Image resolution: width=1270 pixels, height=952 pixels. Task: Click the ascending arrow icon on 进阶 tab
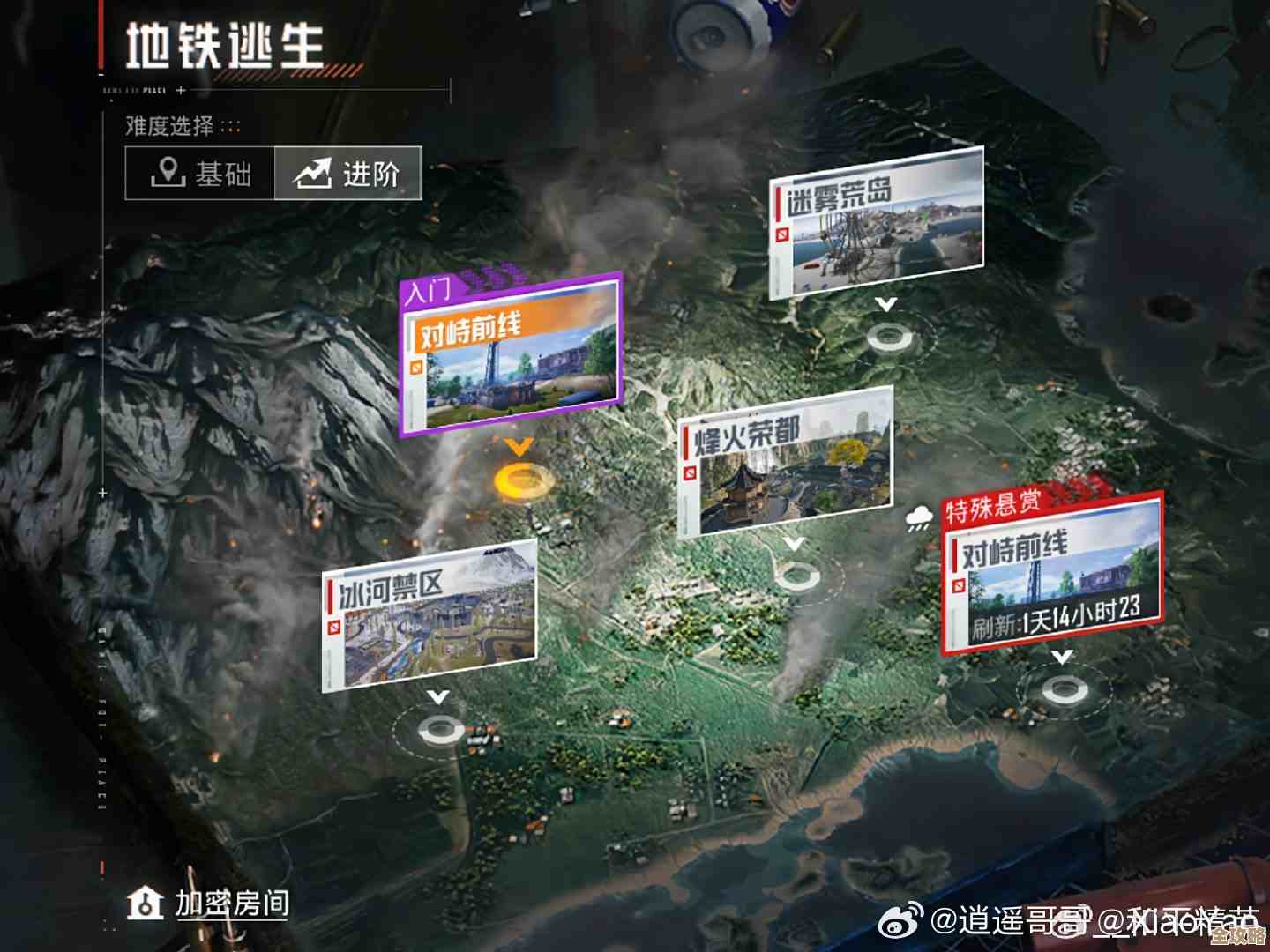[x=314, y=173]
